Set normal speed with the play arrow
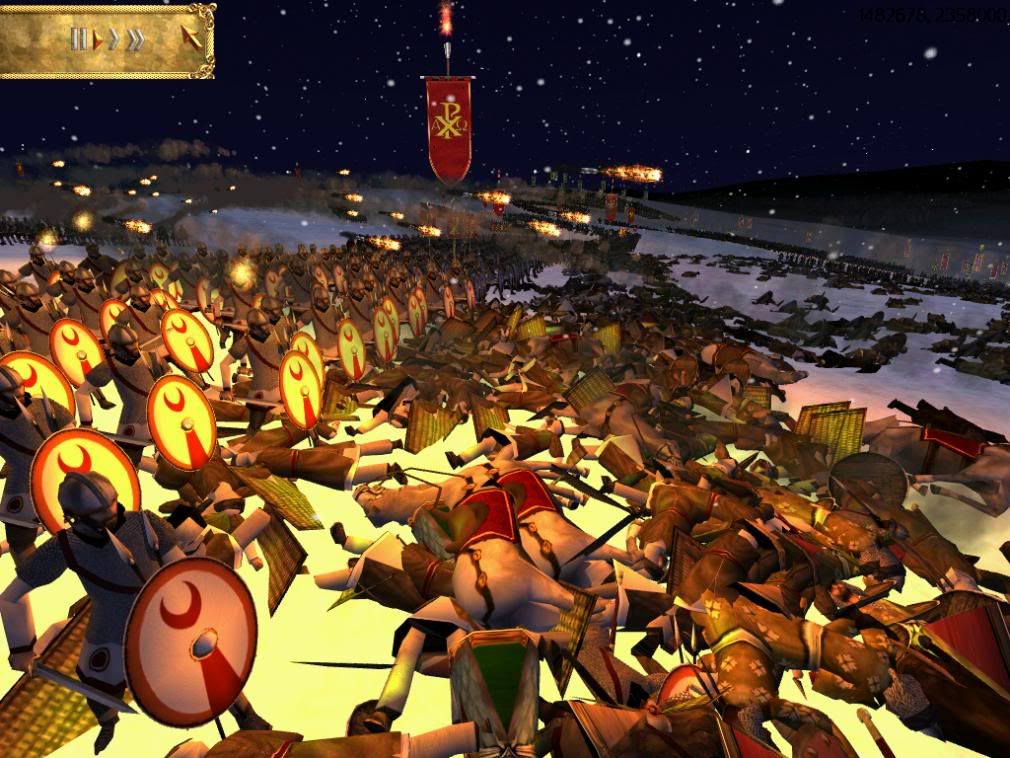 pos(98,40)
